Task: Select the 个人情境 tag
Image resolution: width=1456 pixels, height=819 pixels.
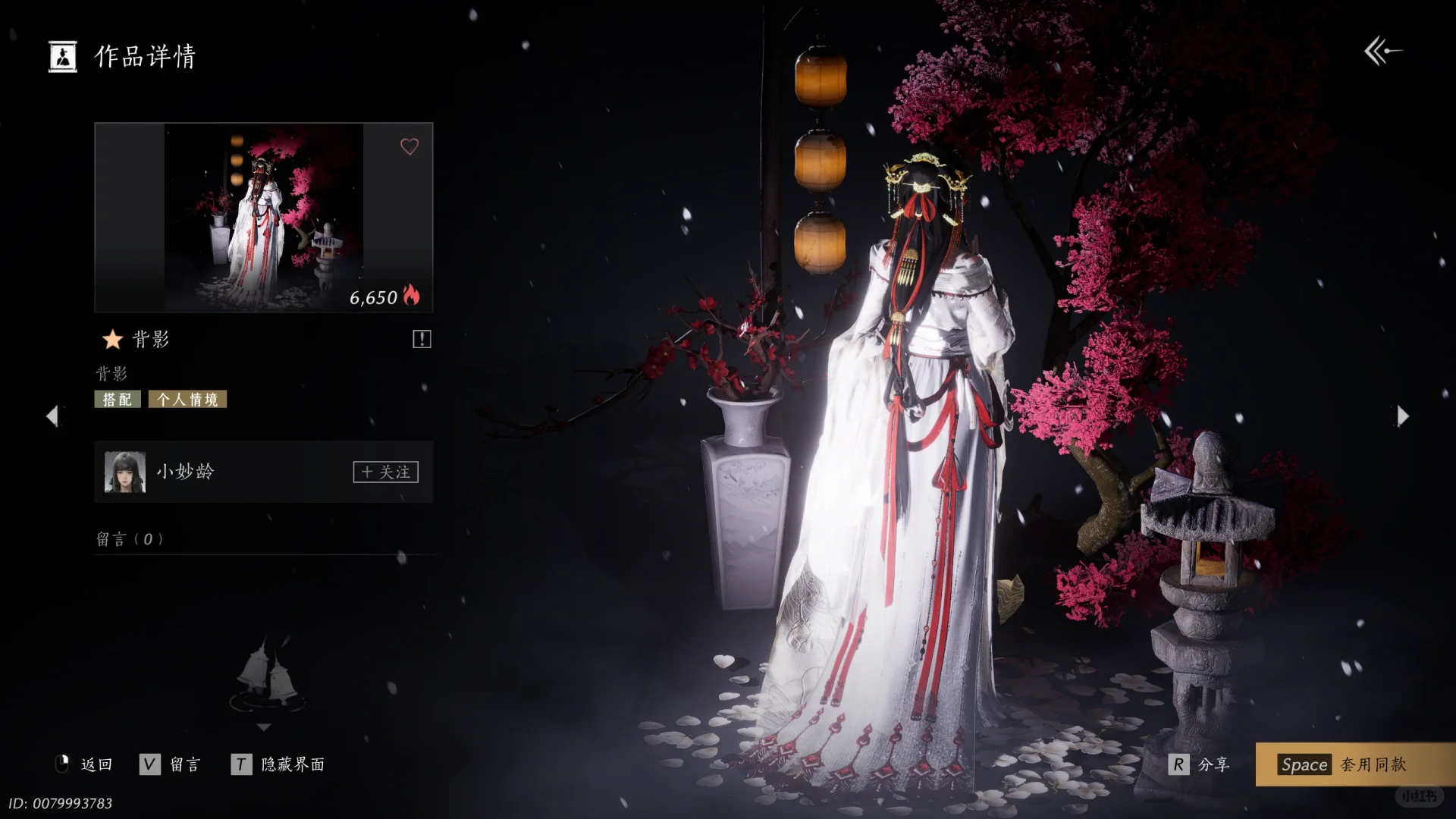Action: click(x=187, y=400)
